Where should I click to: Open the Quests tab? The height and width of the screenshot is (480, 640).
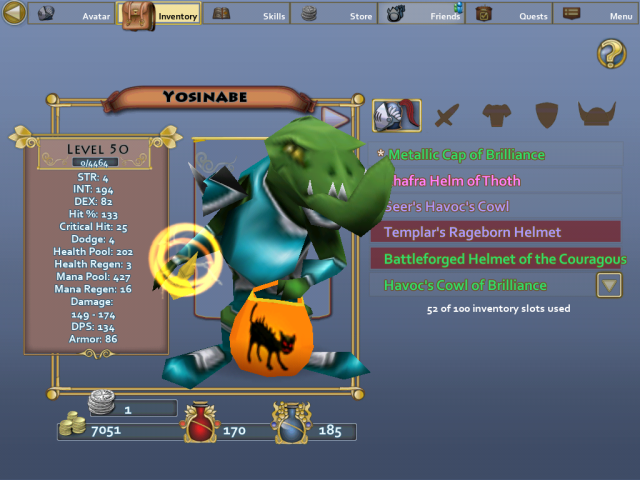point(509,14)
